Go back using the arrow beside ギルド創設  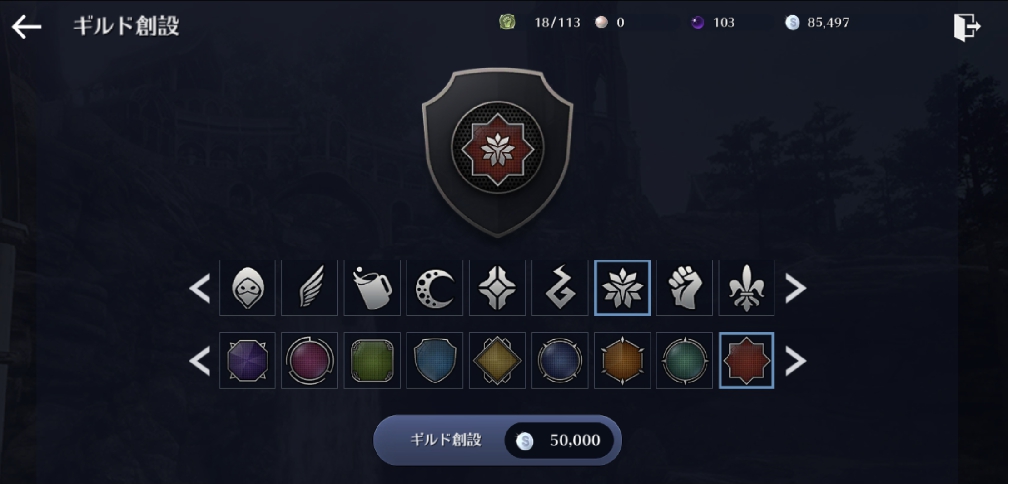tap(26, 27)
